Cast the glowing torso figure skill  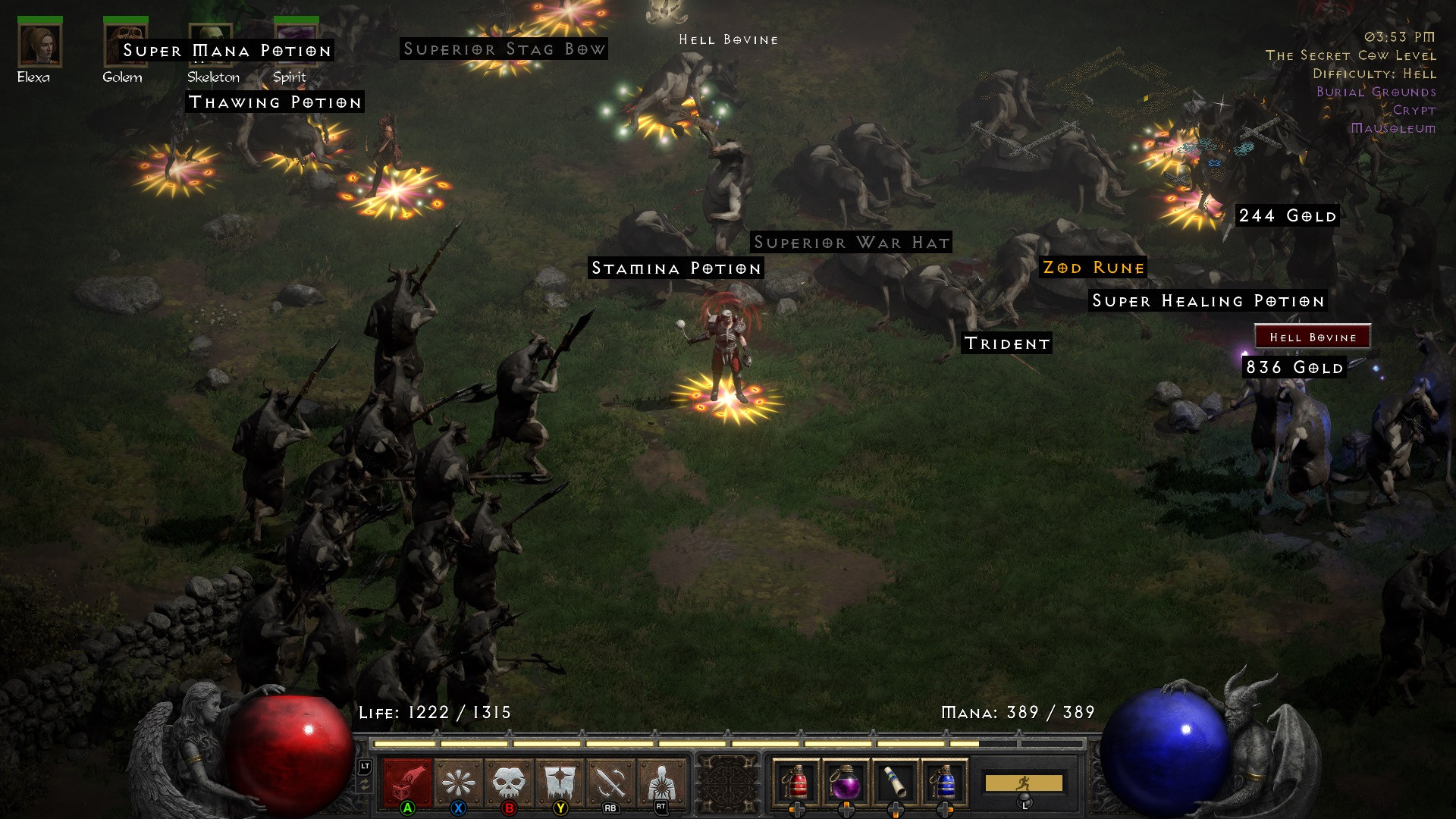(661, 783)
